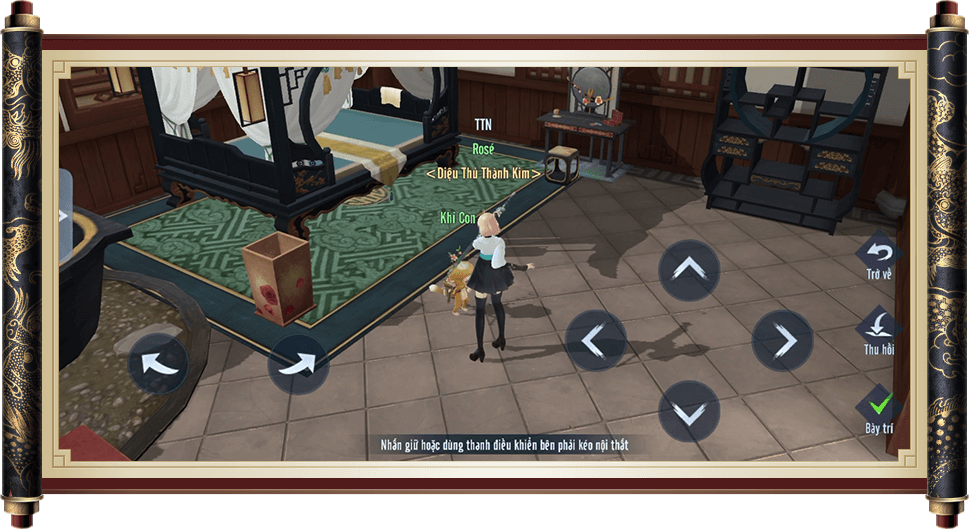Rotate furniture counterclockwise with curved left arrow
The height and width of the screenshot is (529, 969).
tap(157, 364)
